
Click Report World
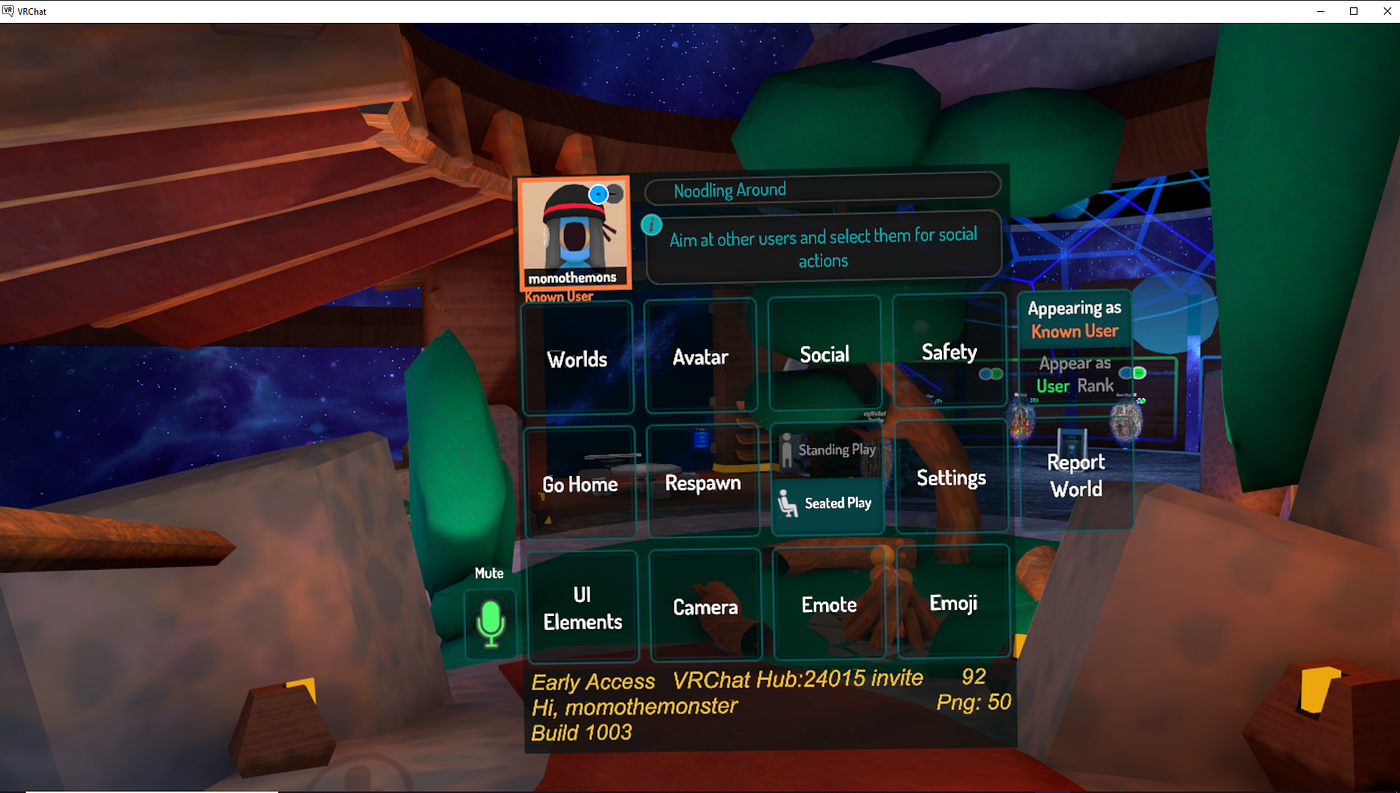click(1076, 476)
